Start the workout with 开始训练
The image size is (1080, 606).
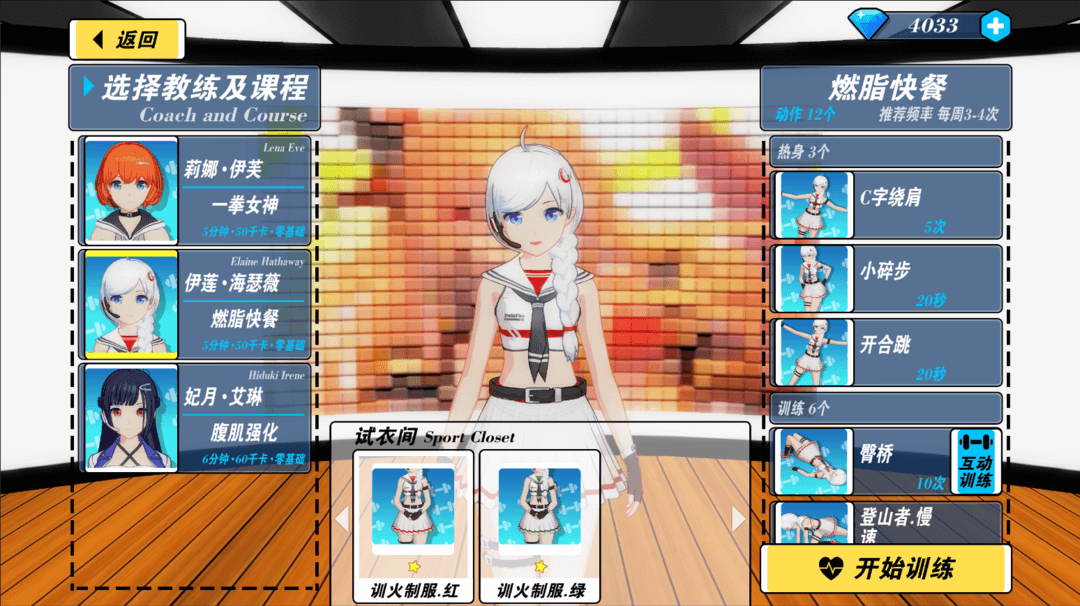click(886, 569)
